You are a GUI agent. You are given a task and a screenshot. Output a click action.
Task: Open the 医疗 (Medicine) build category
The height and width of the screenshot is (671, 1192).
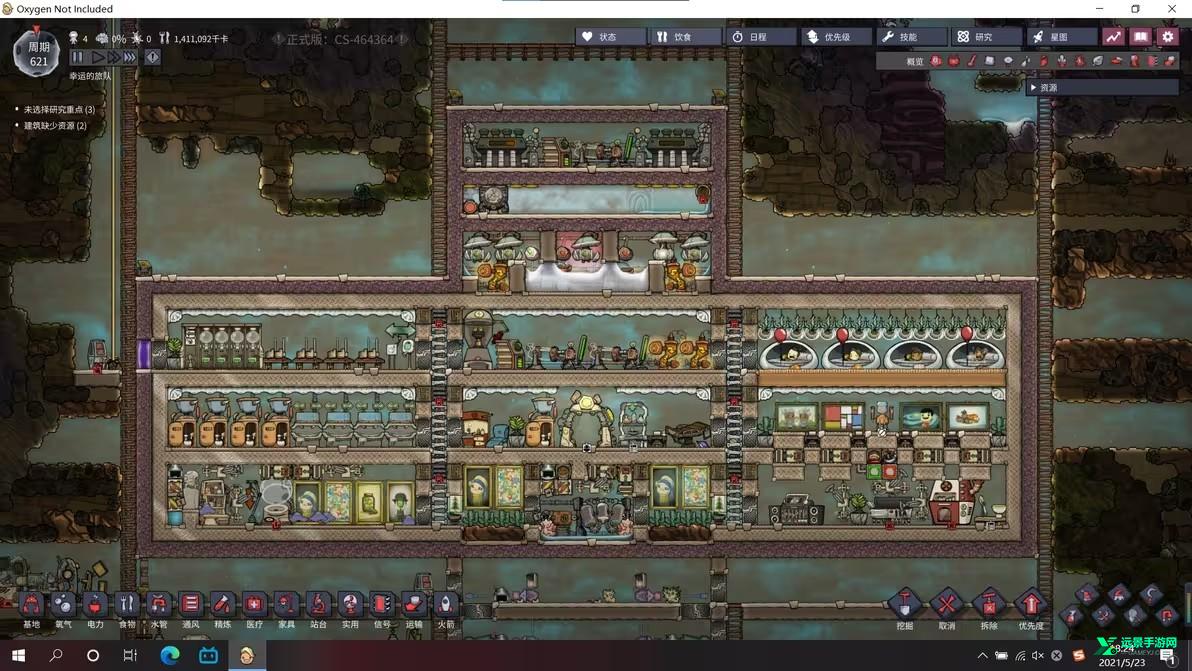coord(254,604)
